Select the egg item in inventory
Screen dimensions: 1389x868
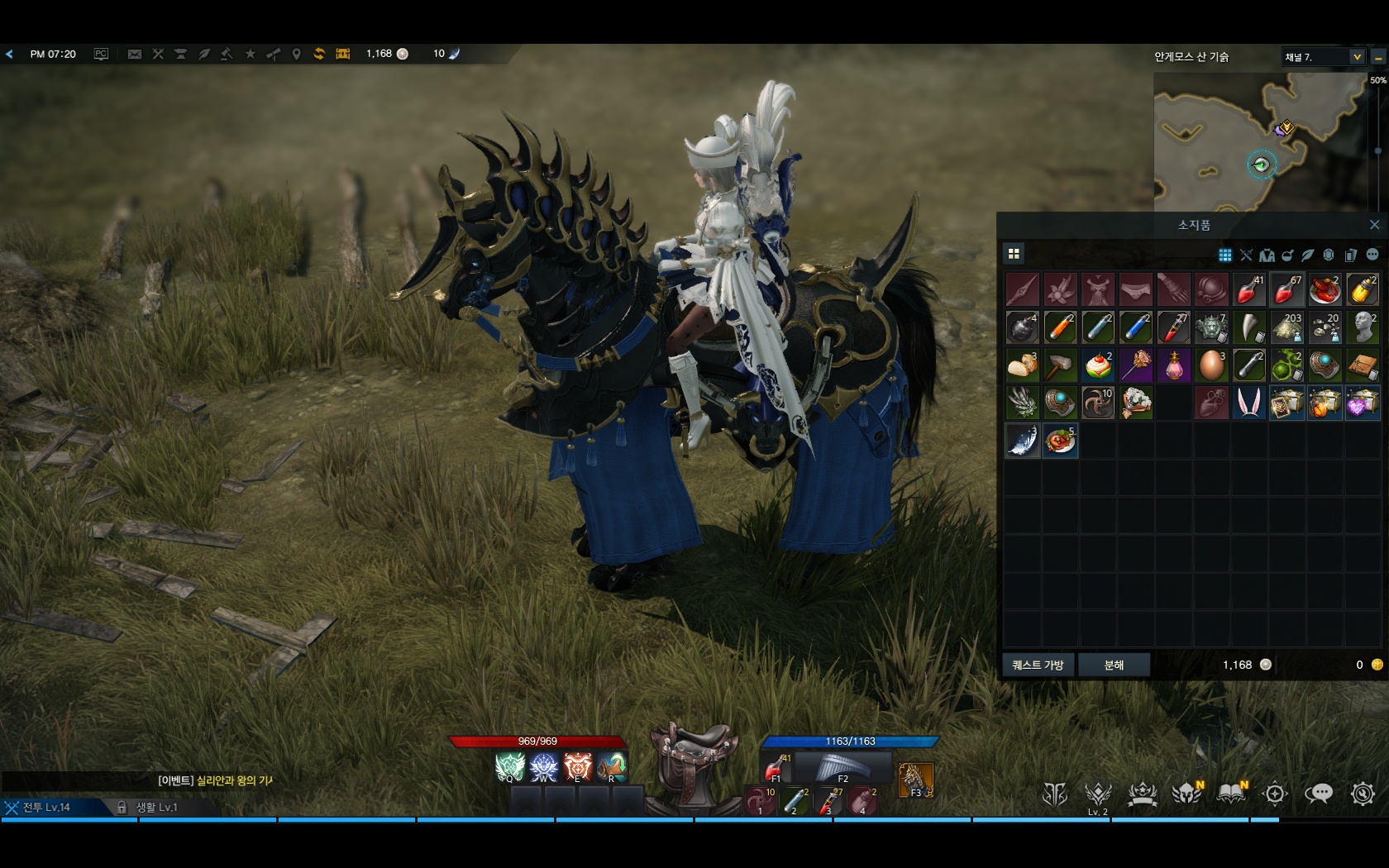1211,365
